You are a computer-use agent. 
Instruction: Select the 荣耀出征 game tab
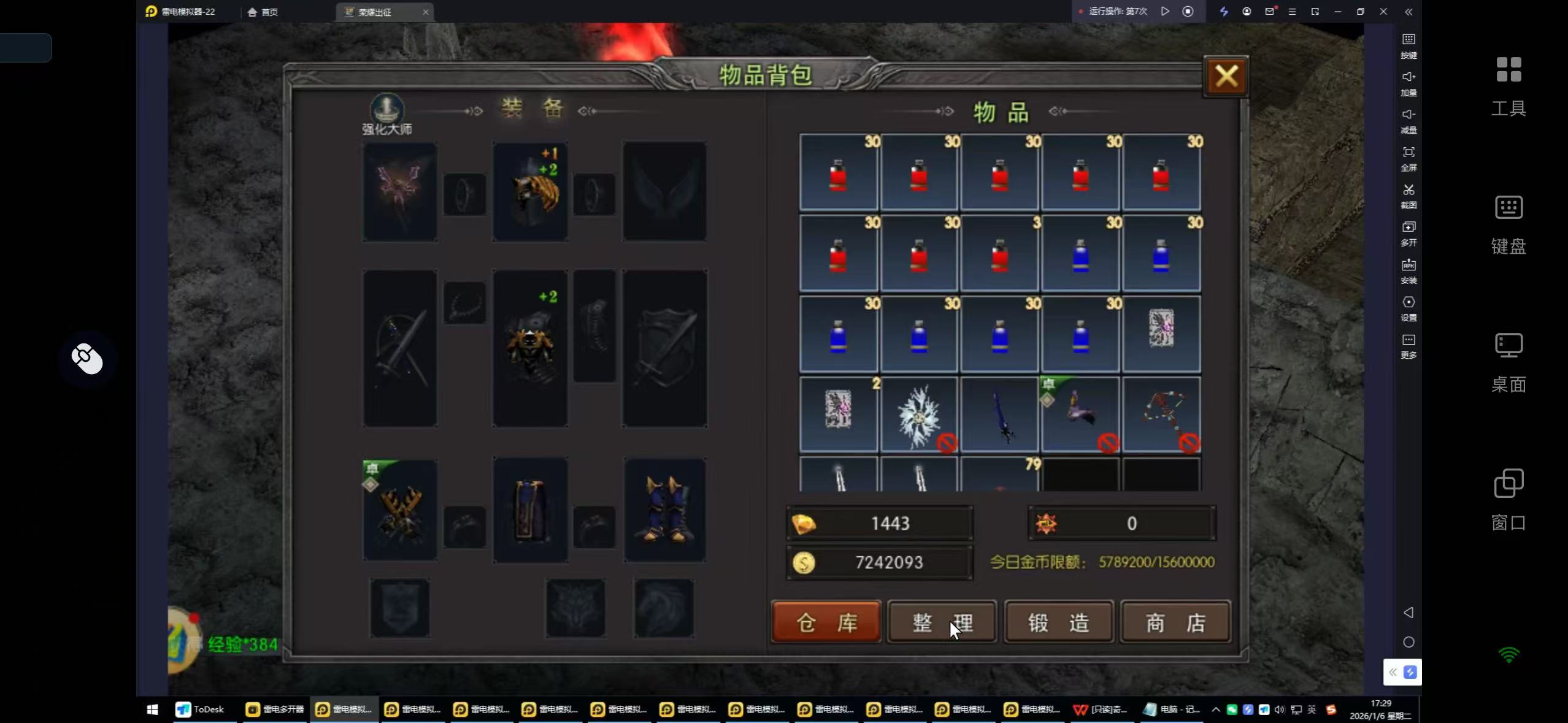[376, 11]
